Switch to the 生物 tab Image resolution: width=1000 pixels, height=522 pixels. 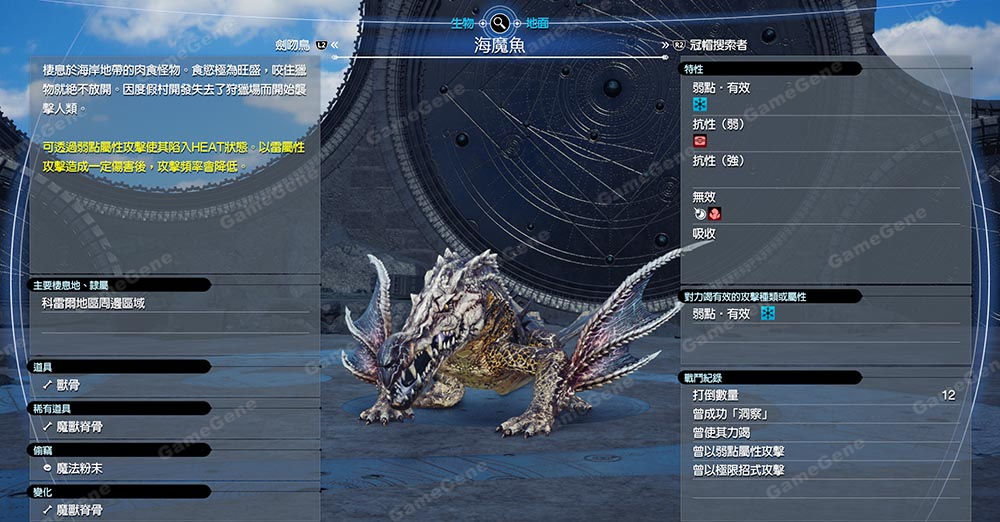click(x=461, y=22)
